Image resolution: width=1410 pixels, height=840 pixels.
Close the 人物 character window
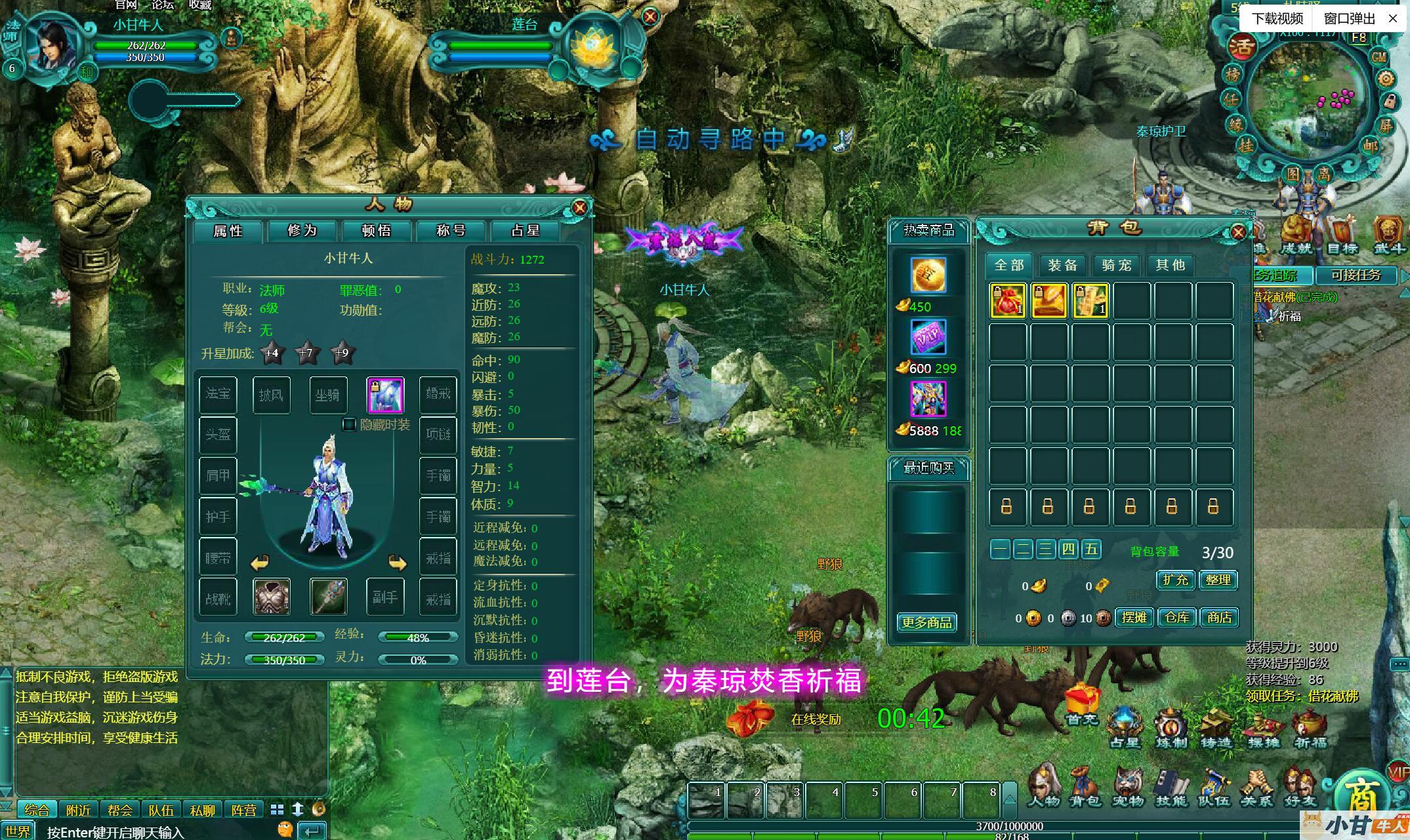pos(579,207)
